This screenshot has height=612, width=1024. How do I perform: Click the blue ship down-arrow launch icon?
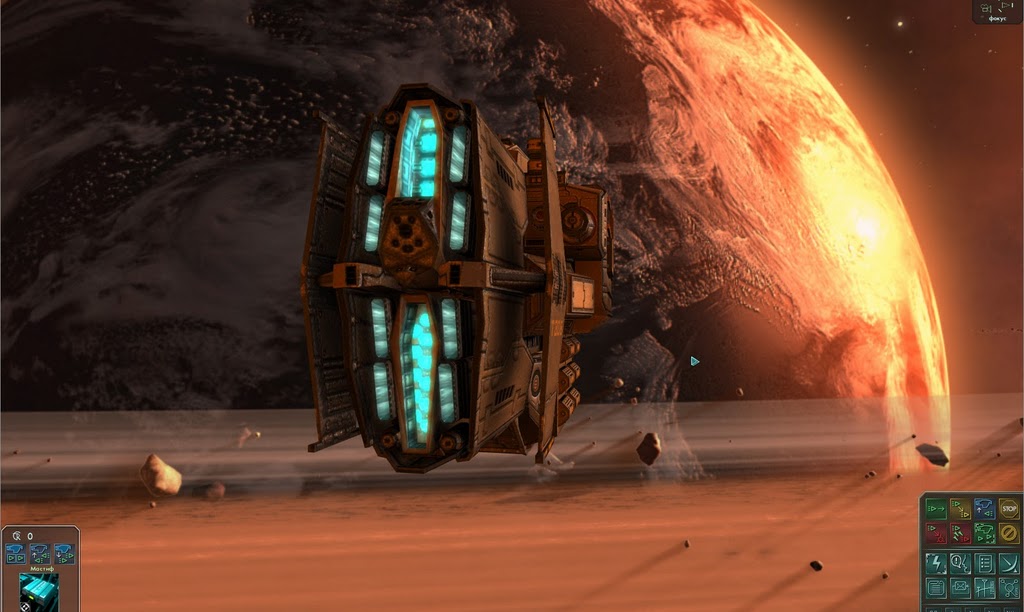coord(64,553)
